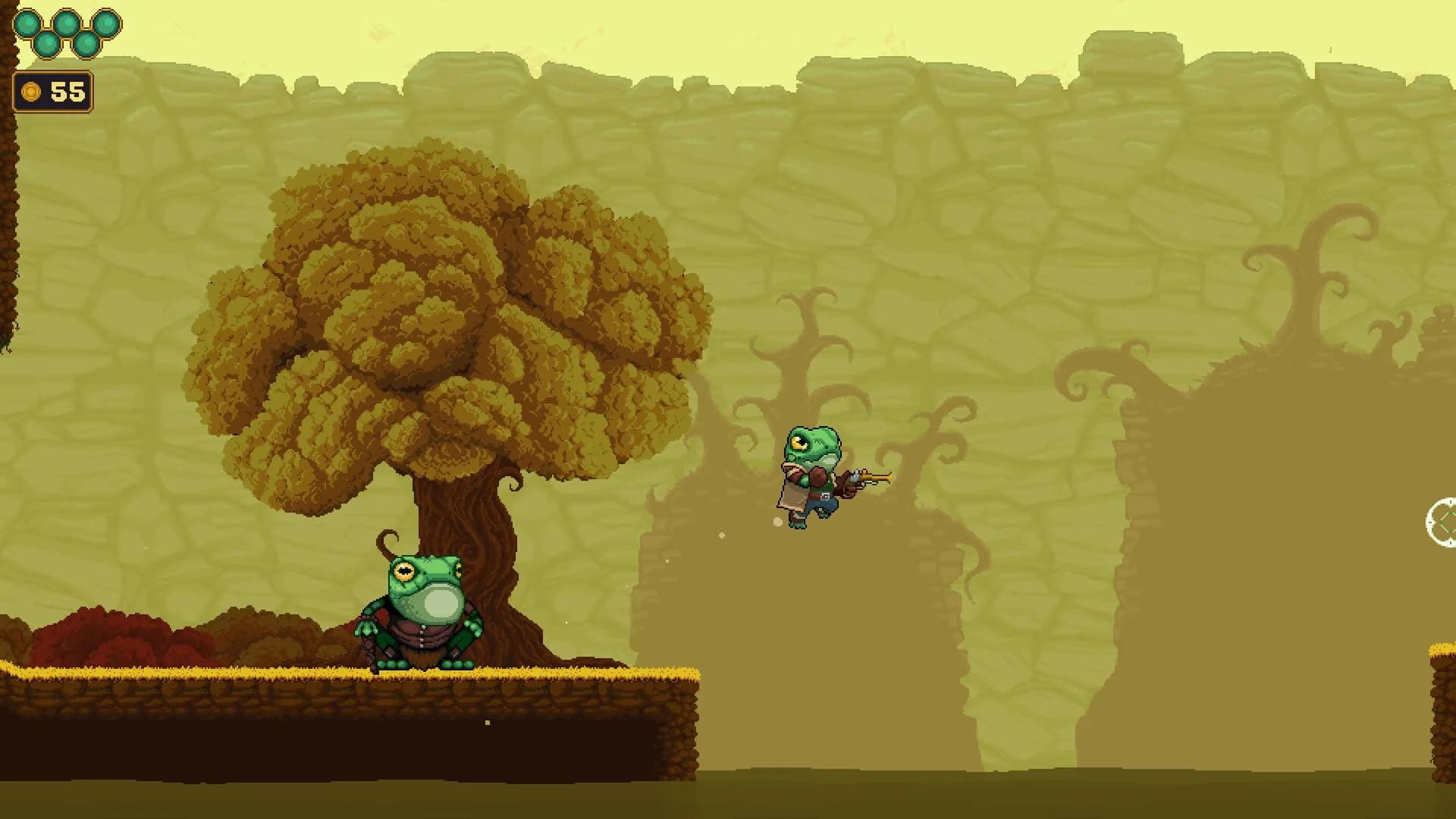The height and width of the screenshot is (819, 1456).
Task: Click the compass marker on the right edge
Action: tap(1445, 522)
